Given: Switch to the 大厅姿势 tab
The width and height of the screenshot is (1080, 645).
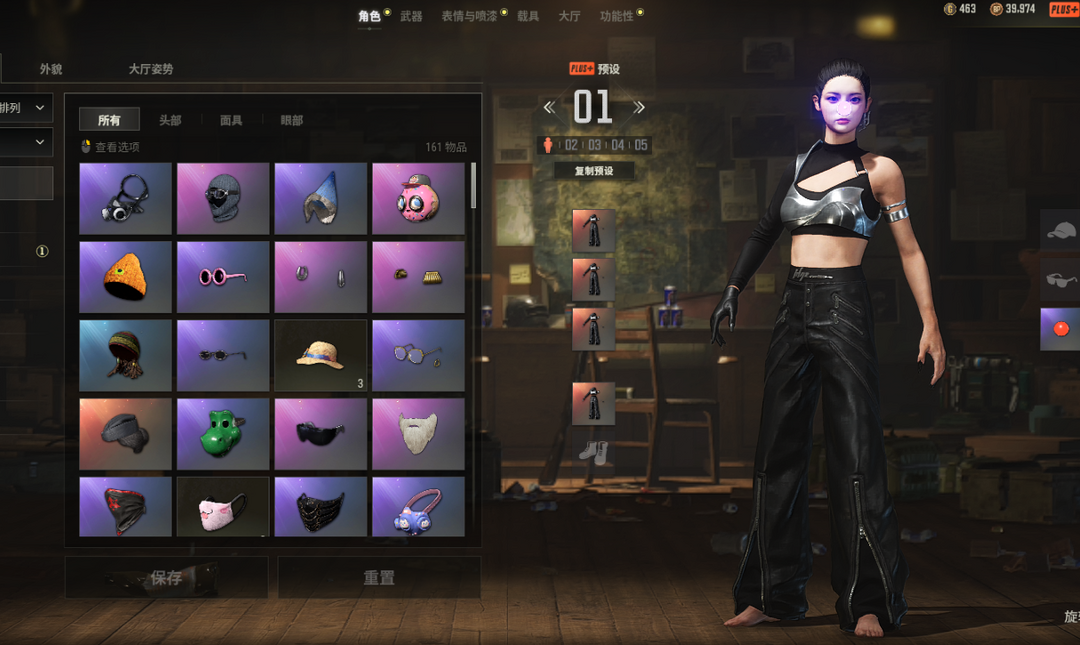Looking at the screenshot, I should click(151, 69).
